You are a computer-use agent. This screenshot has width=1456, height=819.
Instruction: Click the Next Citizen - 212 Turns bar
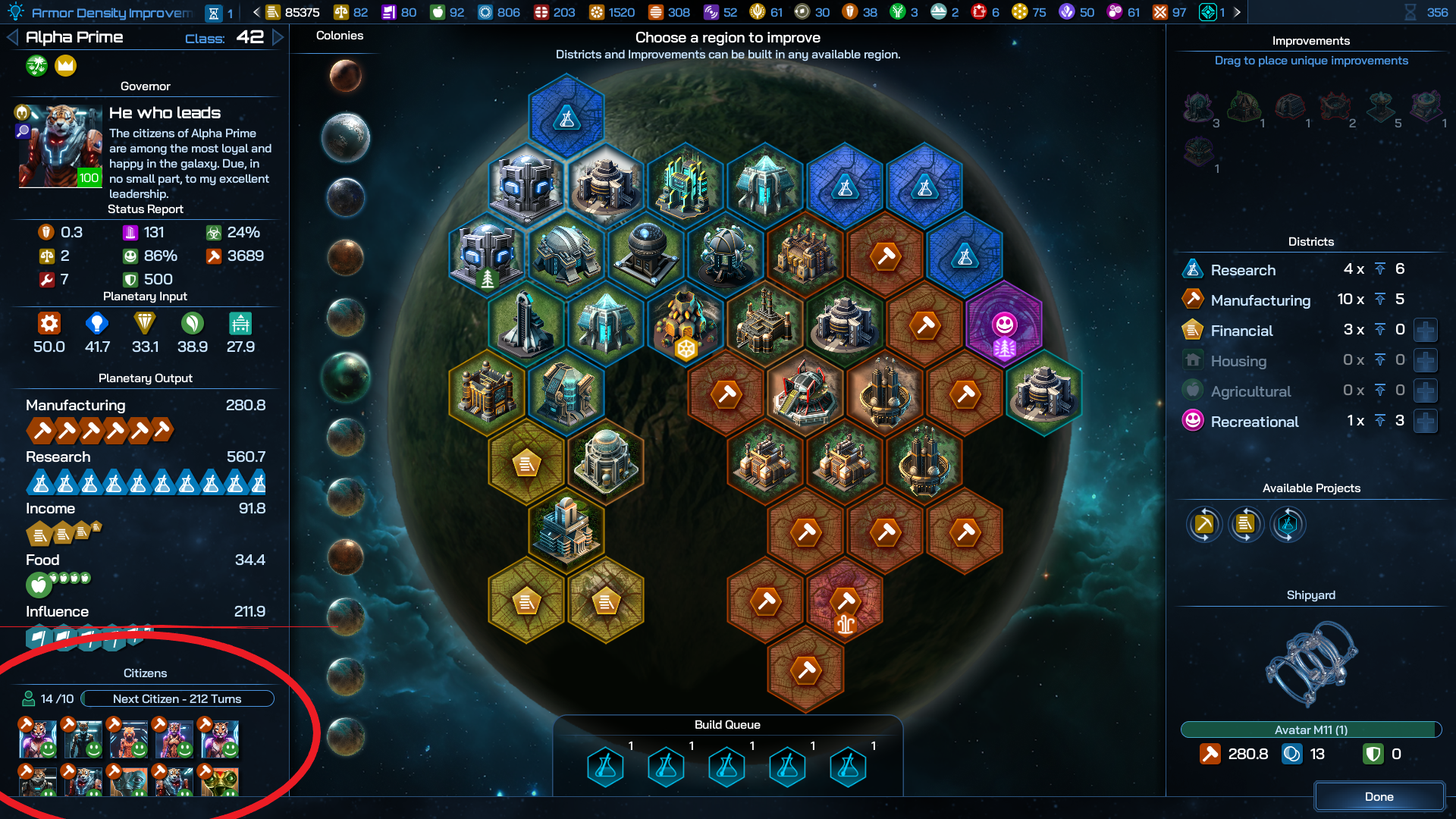pos(177,698)
